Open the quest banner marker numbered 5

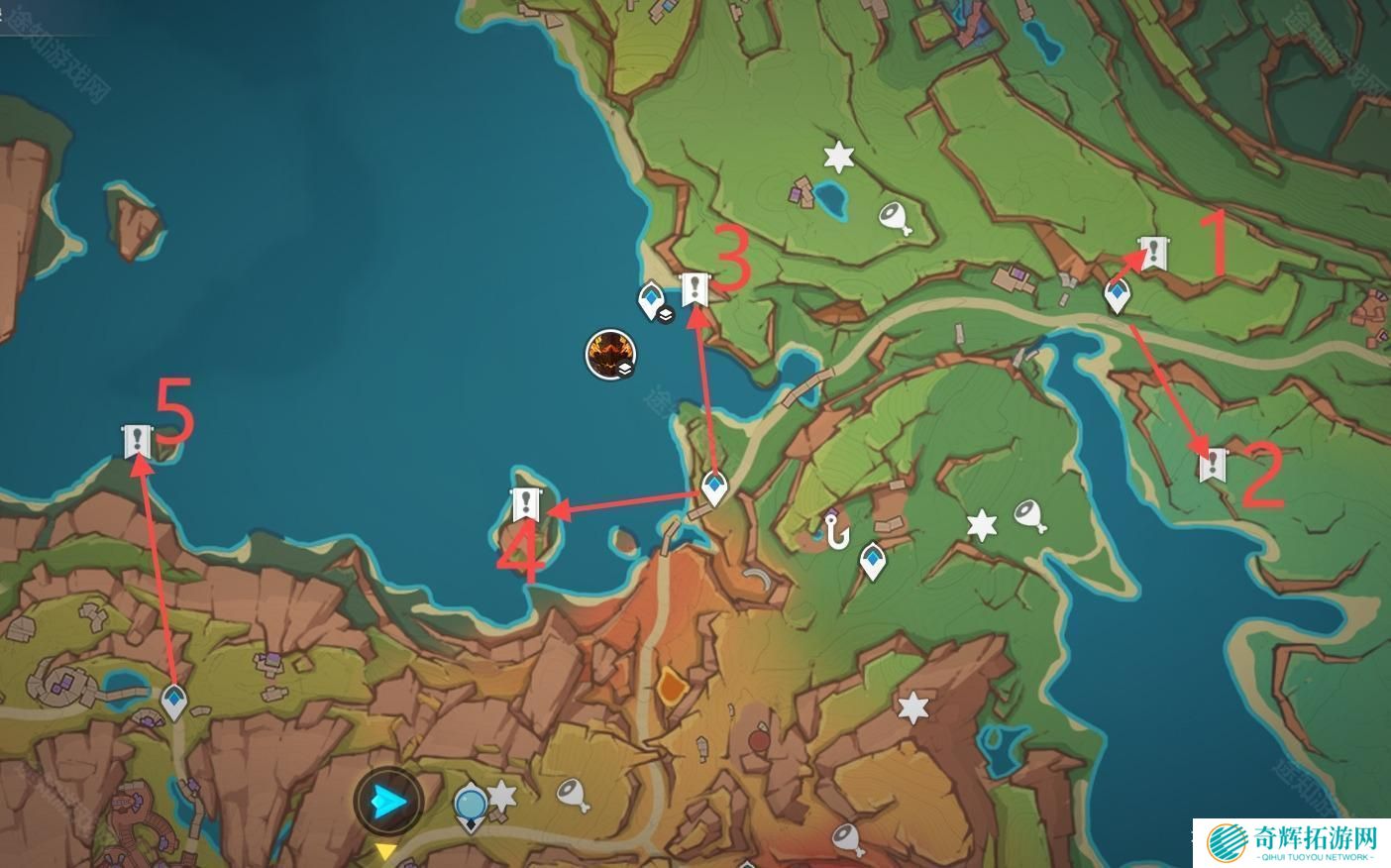click(x=137, y=441)
